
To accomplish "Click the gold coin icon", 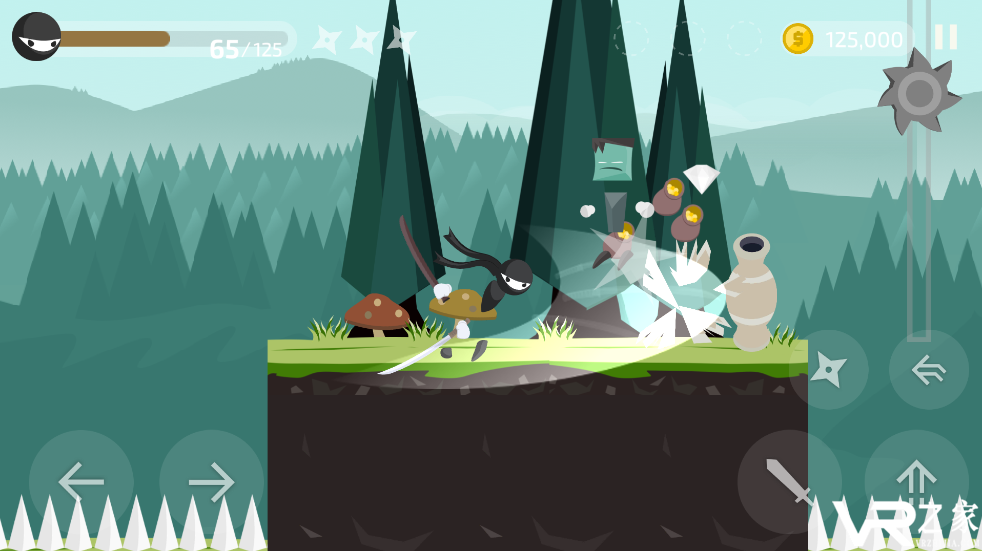I will [x=798, y=39].
